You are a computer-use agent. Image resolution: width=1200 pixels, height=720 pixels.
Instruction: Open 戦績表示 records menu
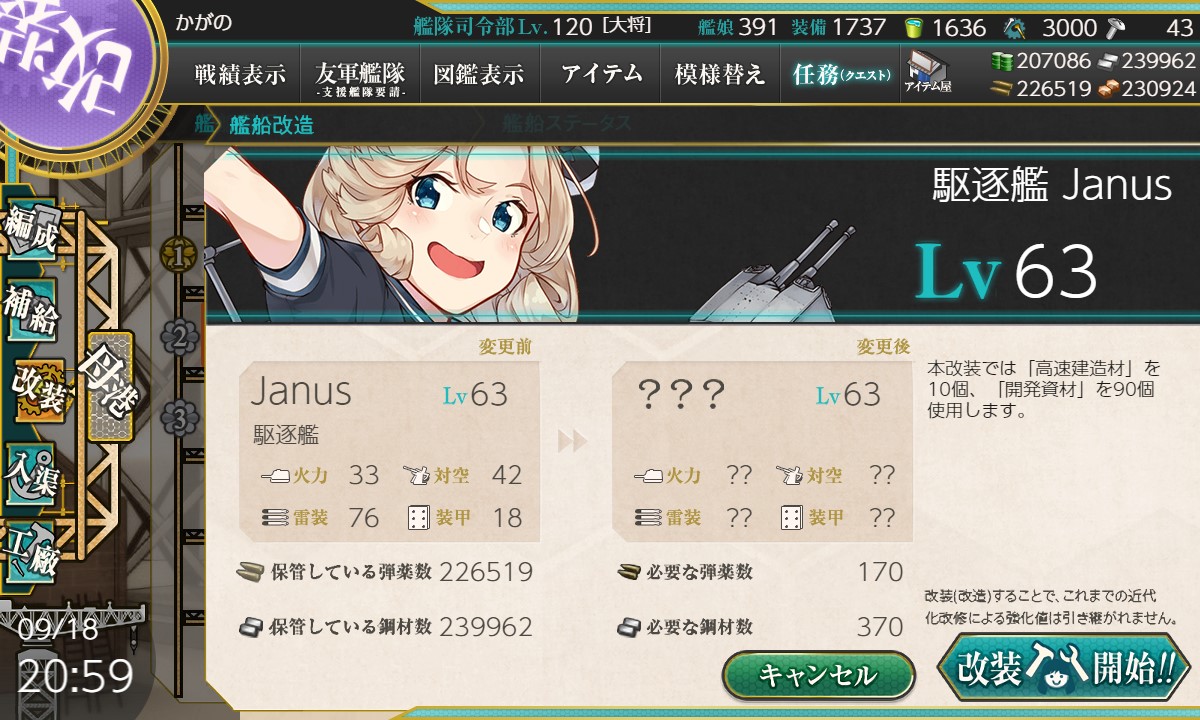coord(240,73)
